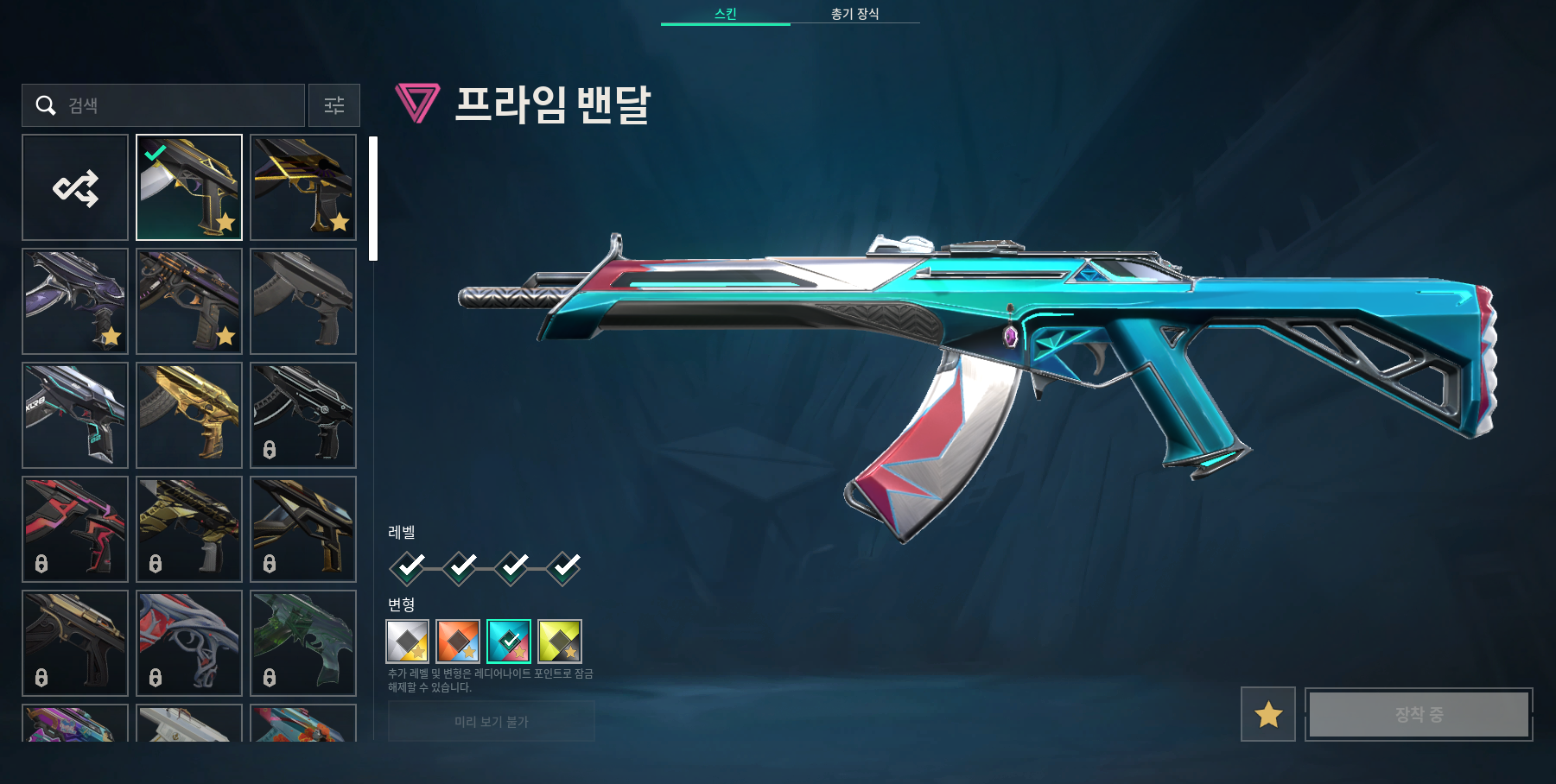Image resolution: width=1556 pixels, height=784 pixels.
Task: Click the random skin shuffle icon
Action: [75, 187]
